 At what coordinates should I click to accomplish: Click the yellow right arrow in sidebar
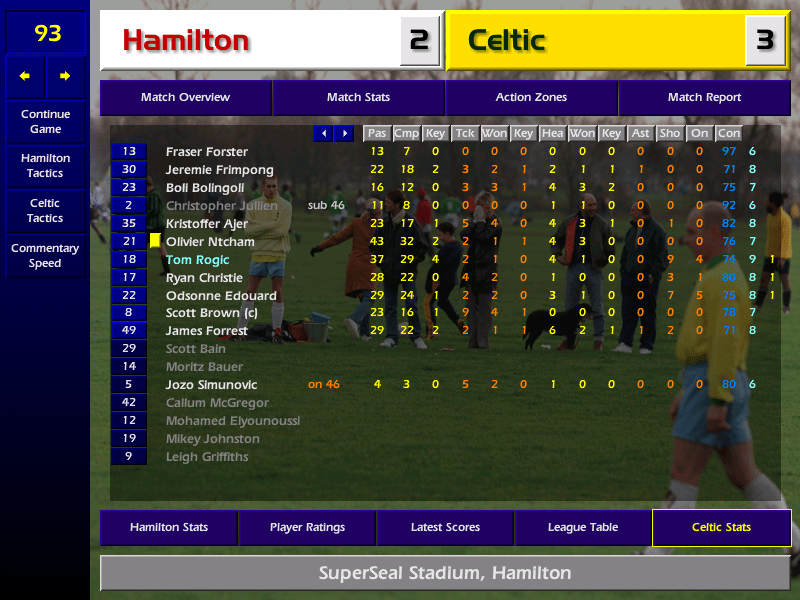pos(65,76)
